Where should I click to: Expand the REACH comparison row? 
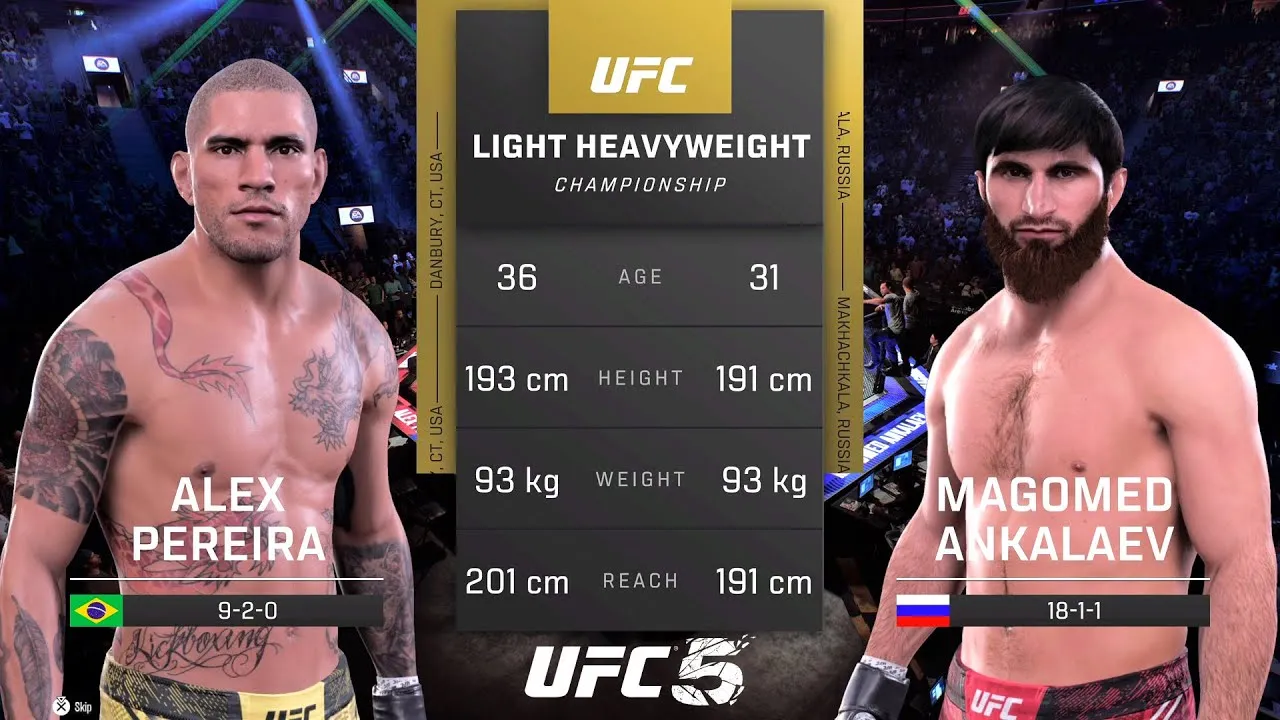(640, 580)
